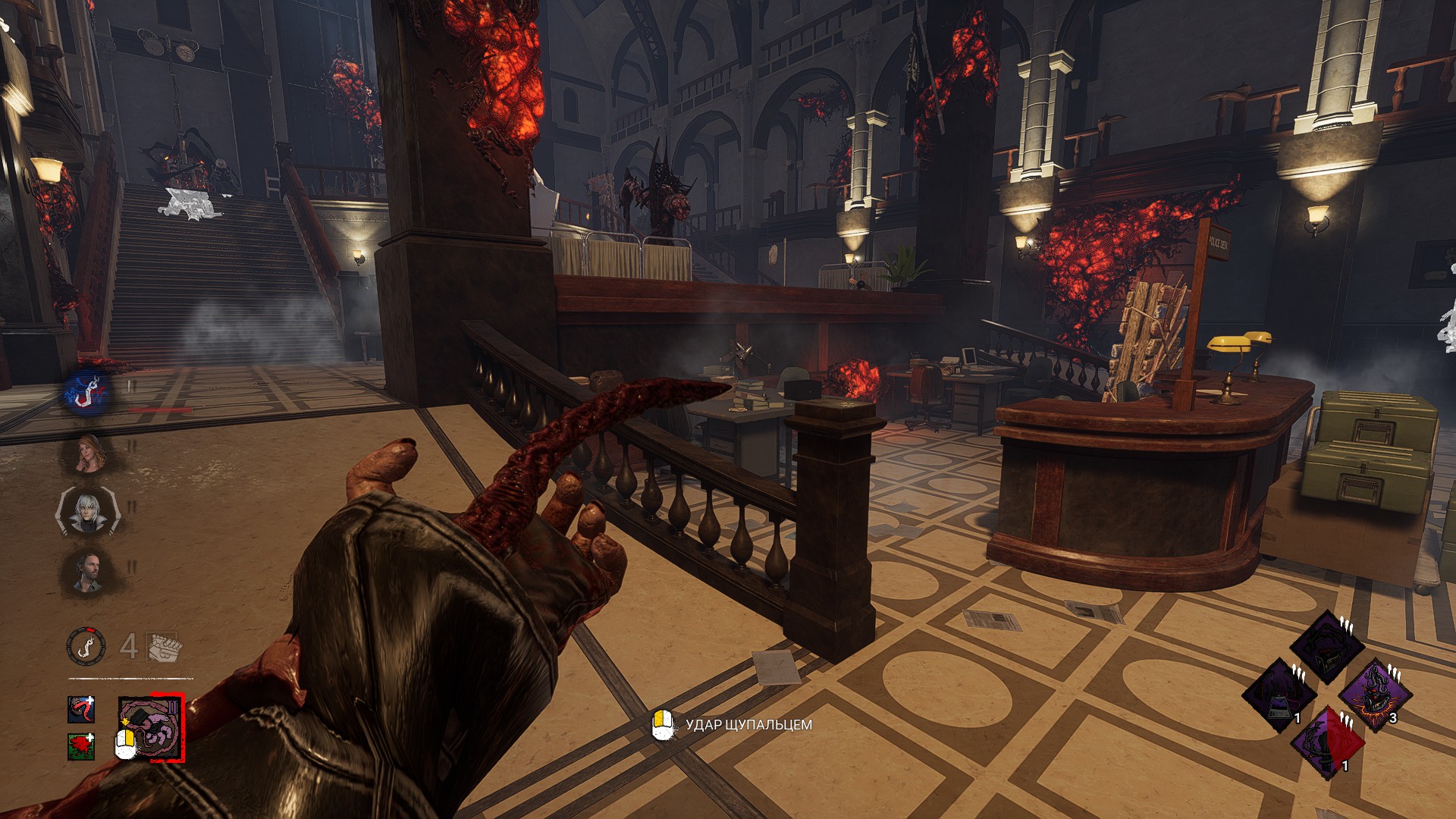Click the red tentacle add-on icon
The width and height of the screenshot is (1456, 819).
tap(80, 709)
